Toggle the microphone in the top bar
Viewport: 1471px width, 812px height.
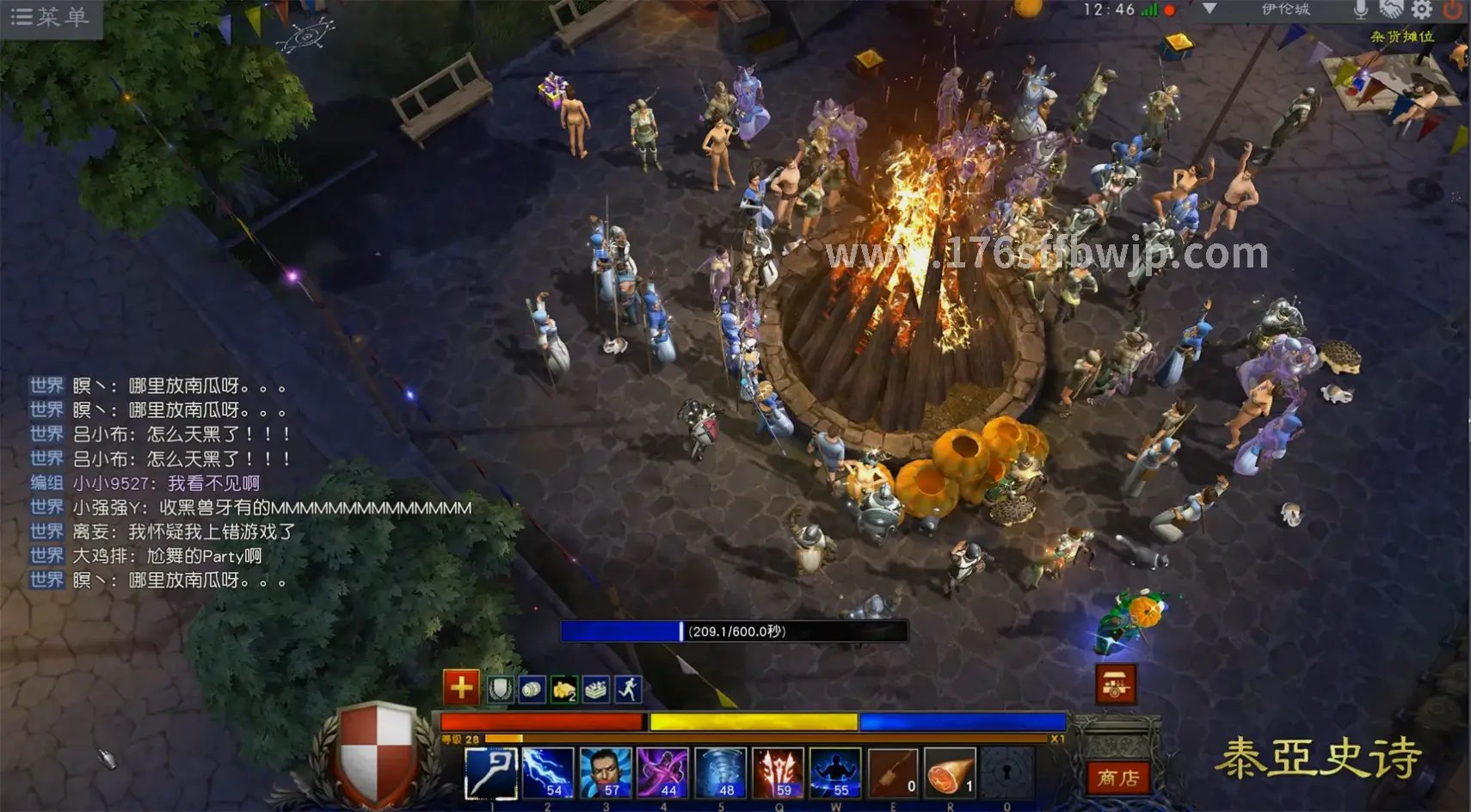[x=1361, y=9]
